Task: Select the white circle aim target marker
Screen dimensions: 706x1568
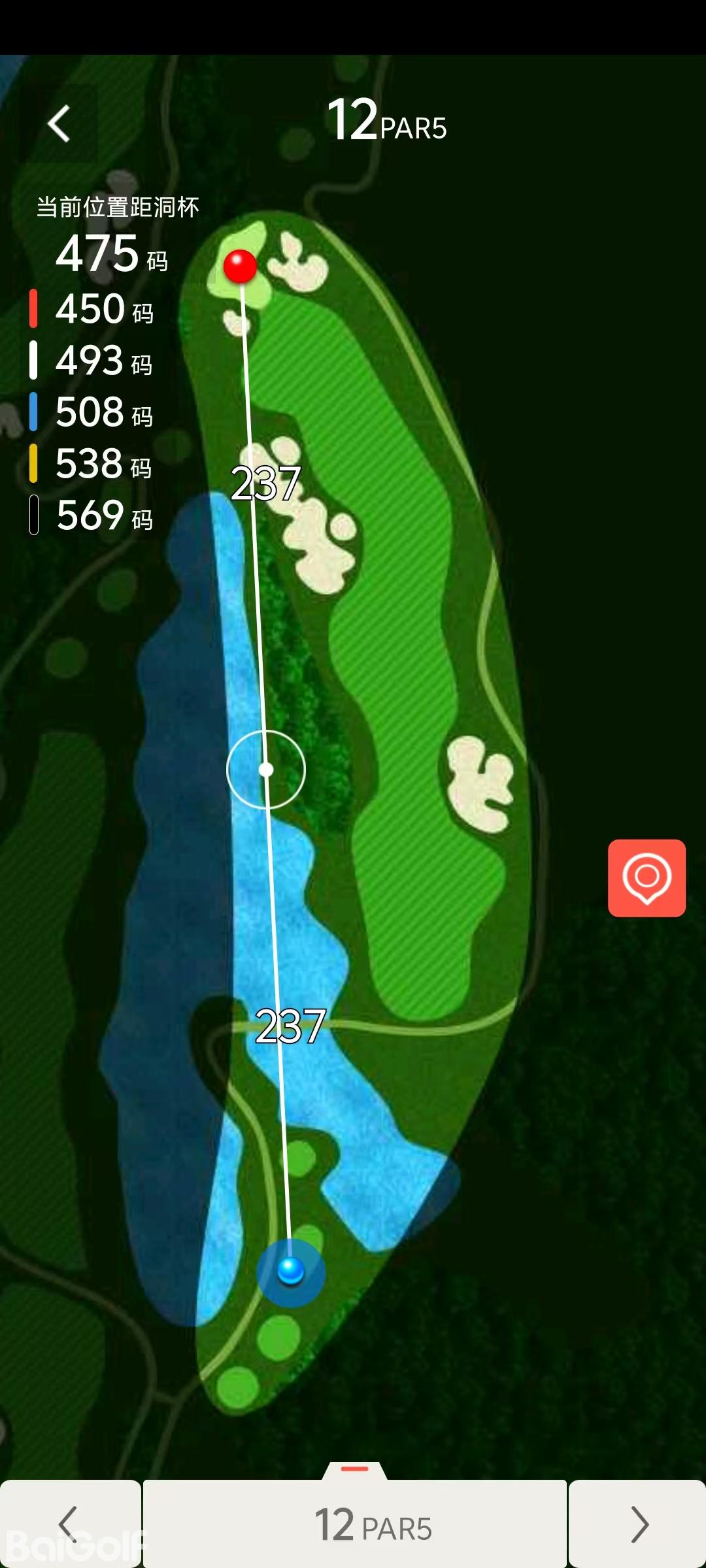Action: click(266, 770)
